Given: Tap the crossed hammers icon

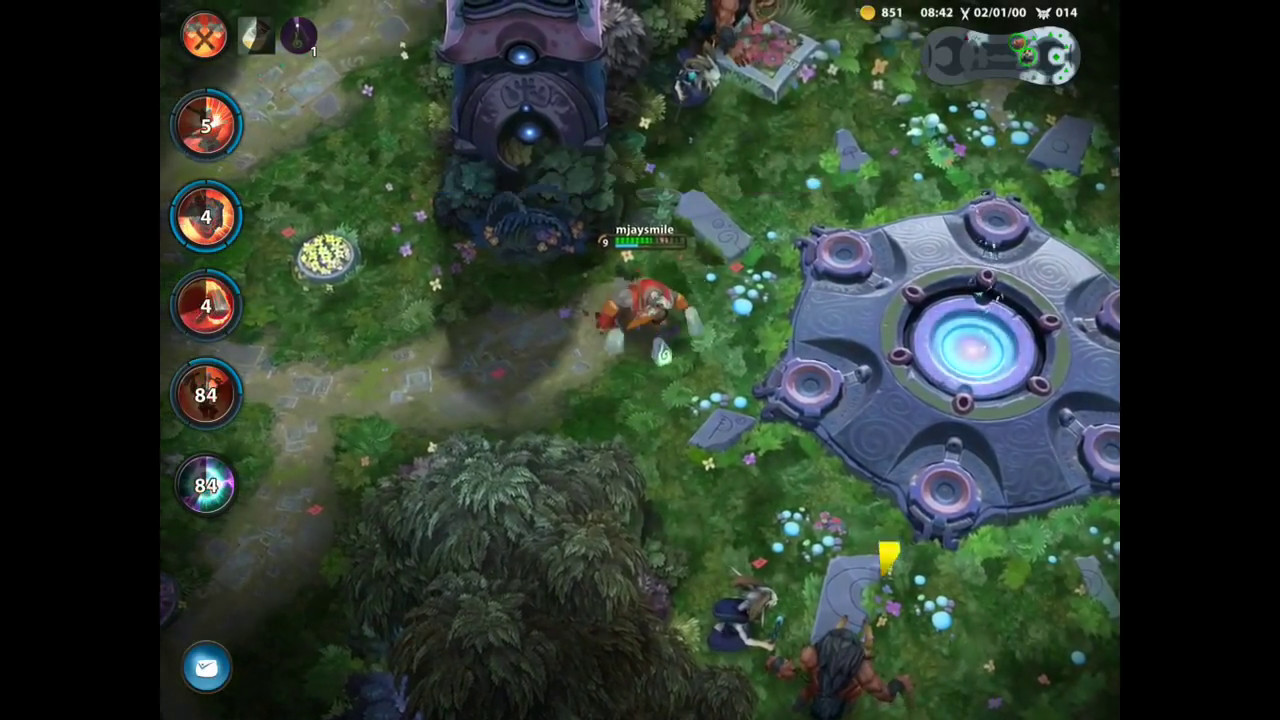Looking at the screenshot, I should pyautogui.click(x=204, y=37).
